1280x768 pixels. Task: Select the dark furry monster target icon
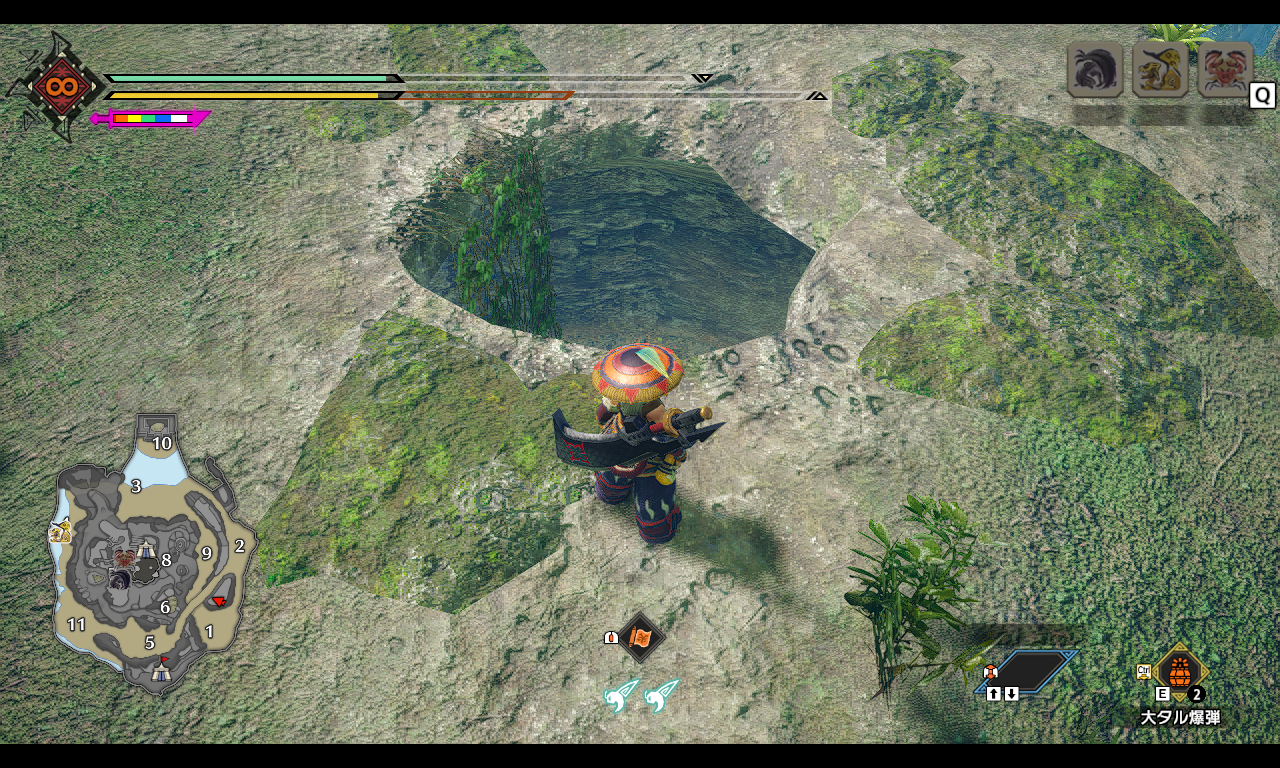click(1095, 69)
